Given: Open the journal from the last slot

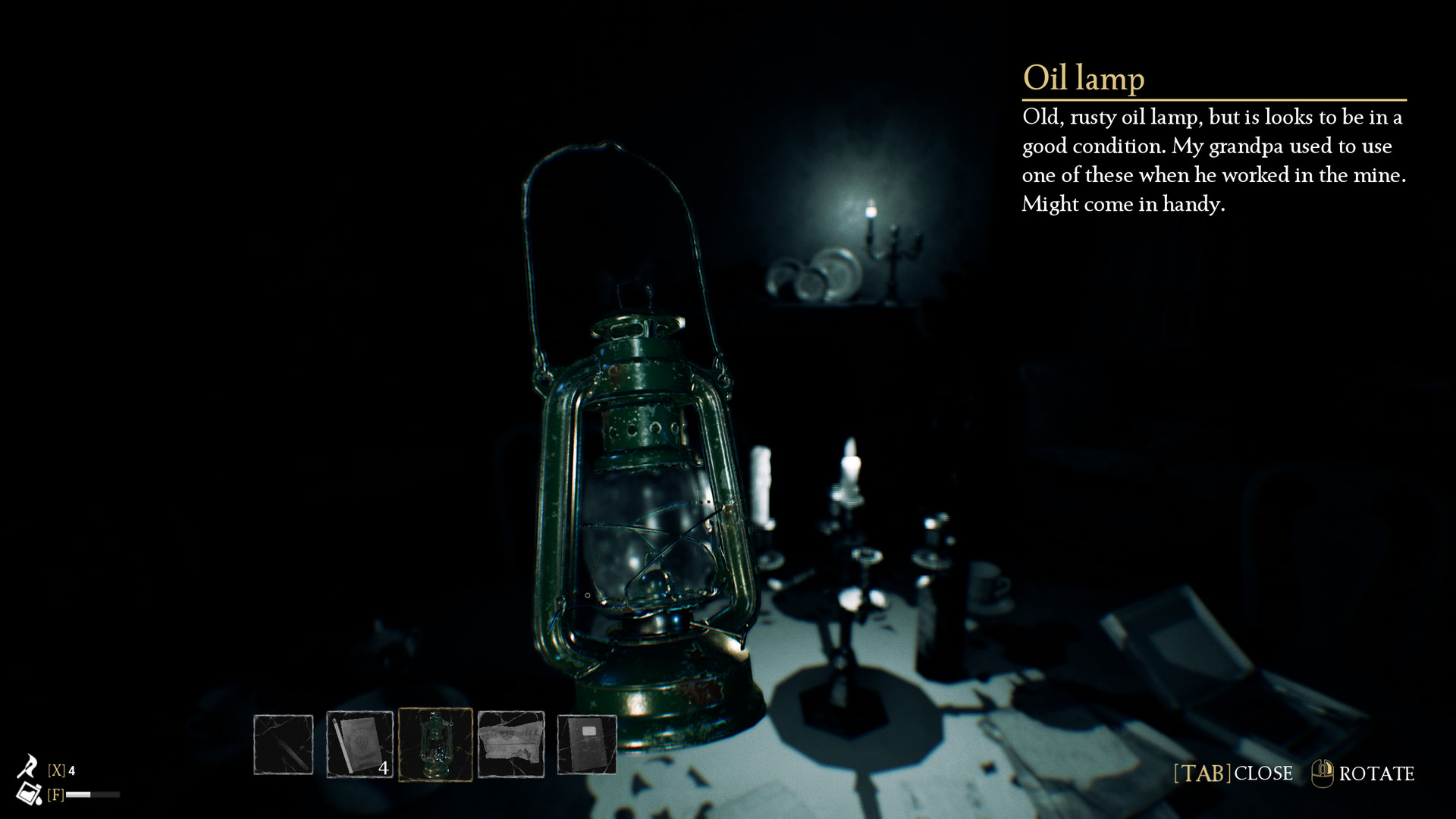Looking at the screenshot, I should tap(588, 743).
